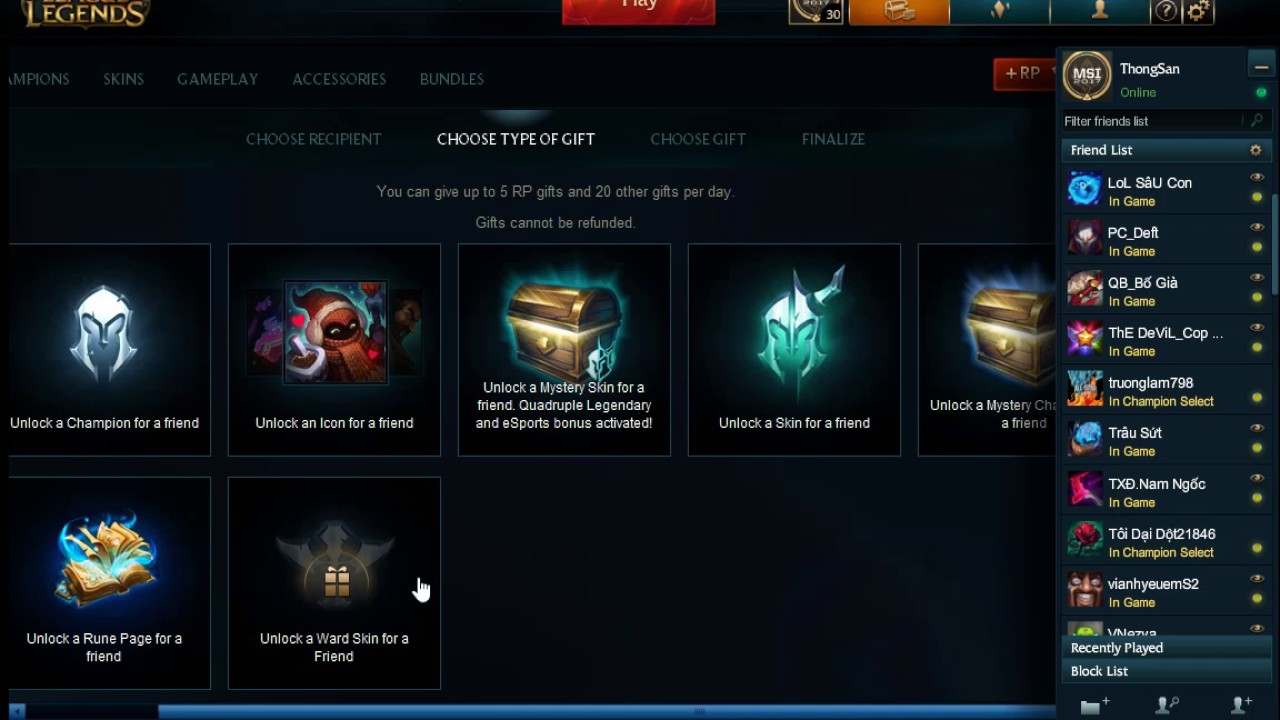Toggle spectate eye for Trâu Sứt
Screen dimensions: 1280x720
pos(1257,427)
